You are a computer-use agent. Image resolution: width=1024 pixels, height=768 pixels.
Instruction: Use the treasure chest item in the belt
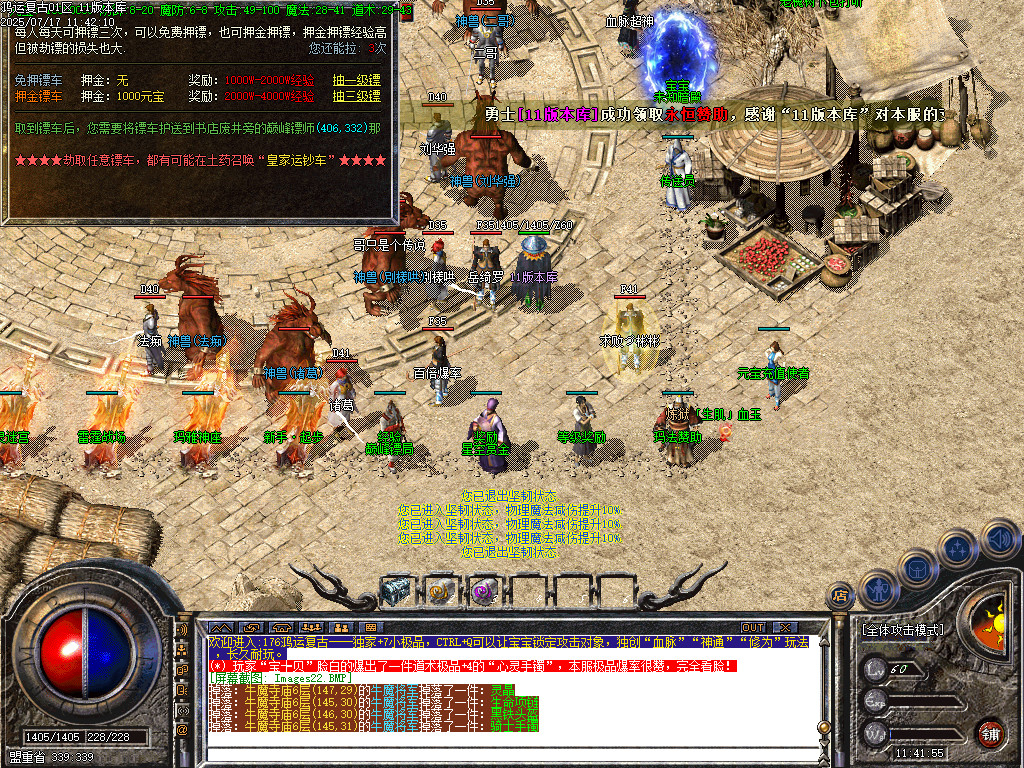click(396, 591)
